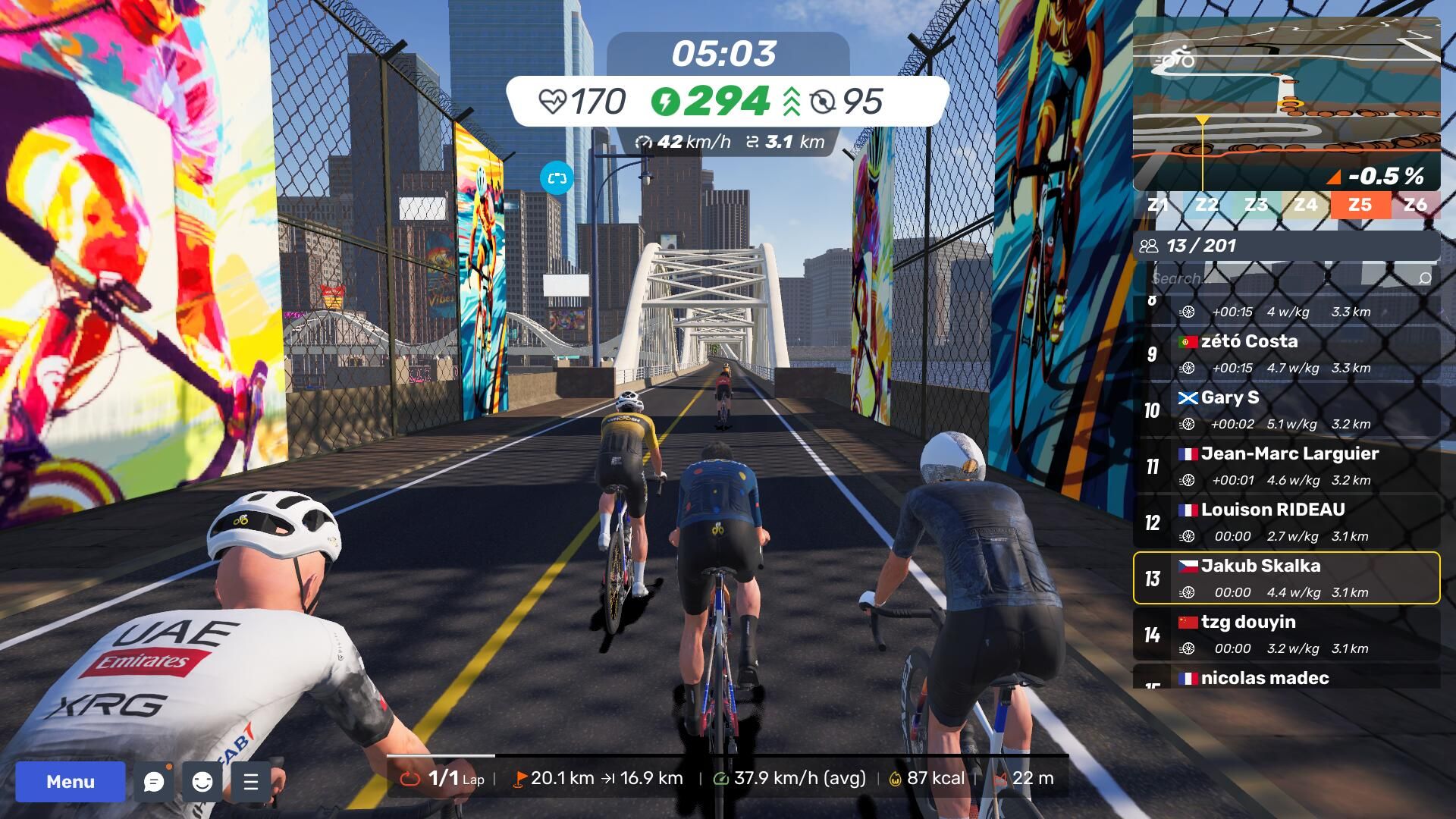The width and height of the screenshot is (1456, 819).
Task: Open the chat speech bubble
Action: (x=154, y=781)
